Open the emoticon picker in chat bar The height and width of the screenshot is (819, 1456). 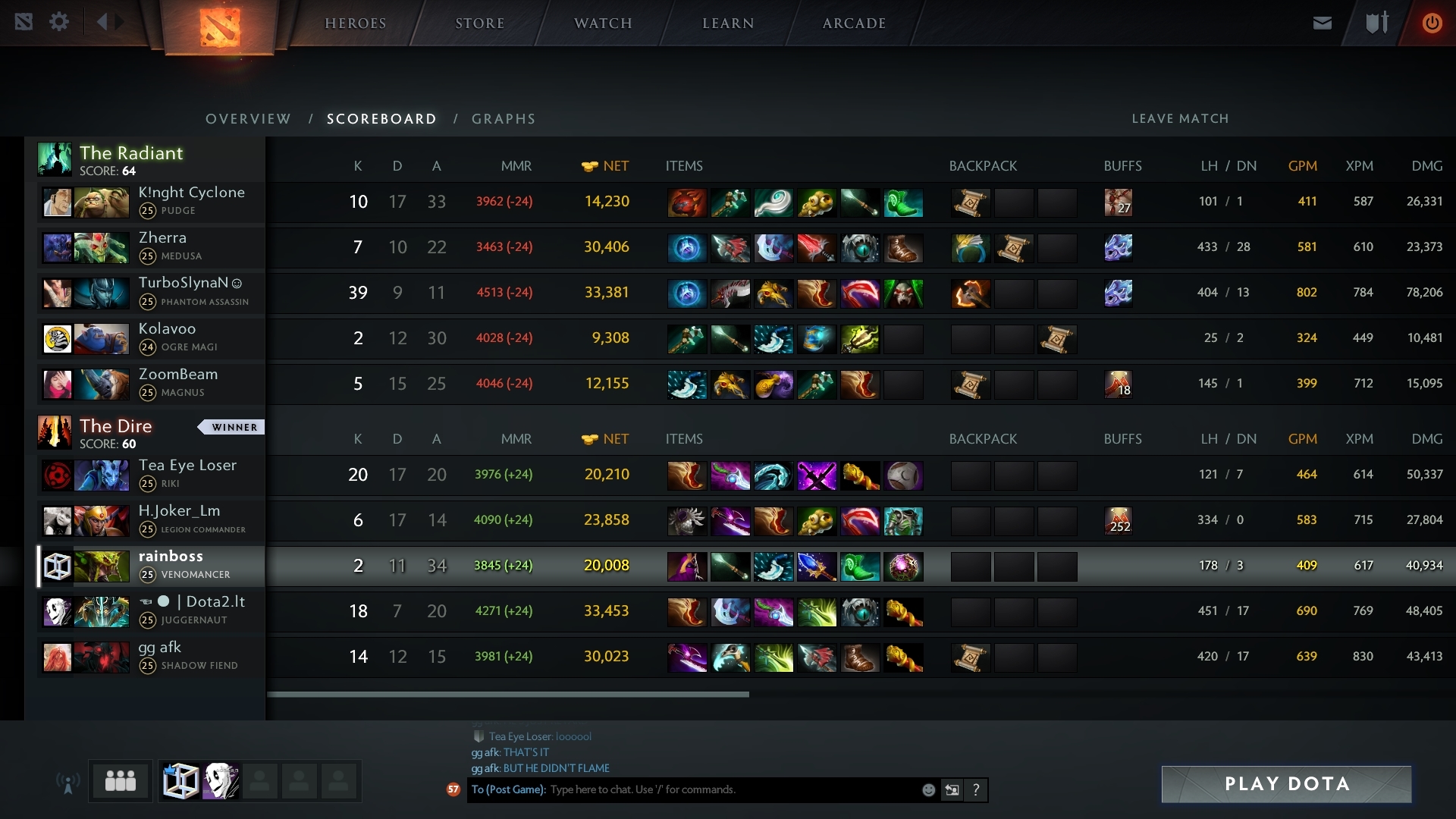coord(928,789)
